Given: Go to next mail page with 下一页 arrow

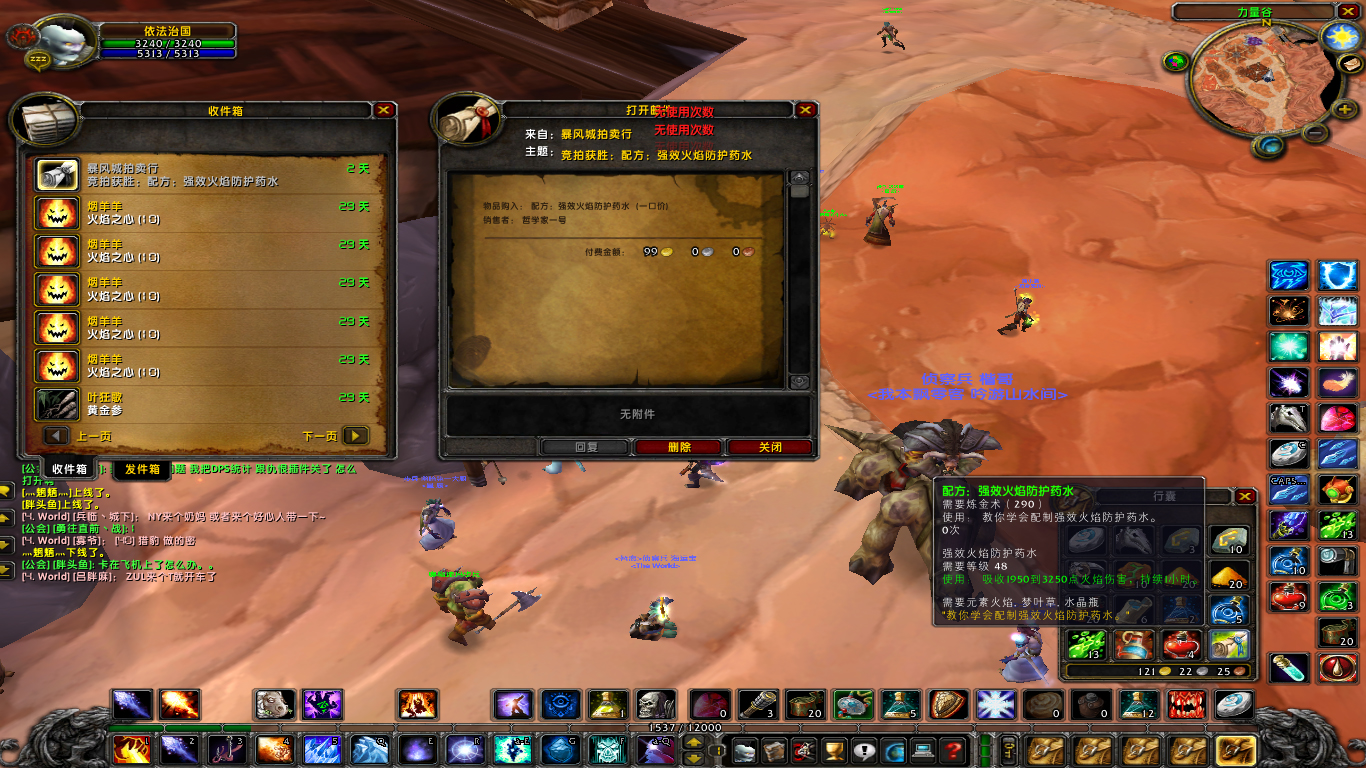Looking at the screenshot, I should [356, 437].
